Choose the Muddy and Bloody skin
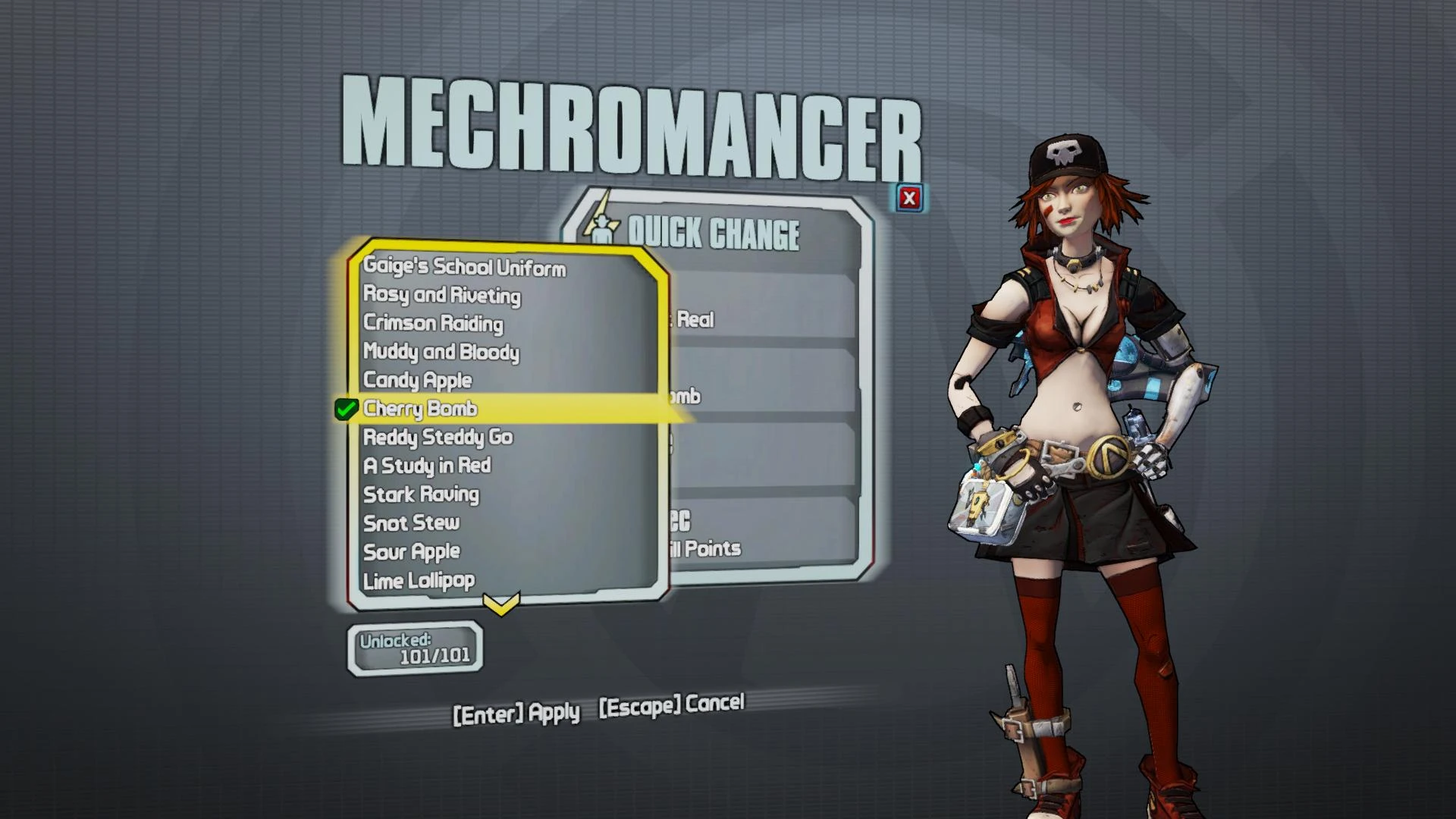1456x819 pixels. [x=442, y=352]
